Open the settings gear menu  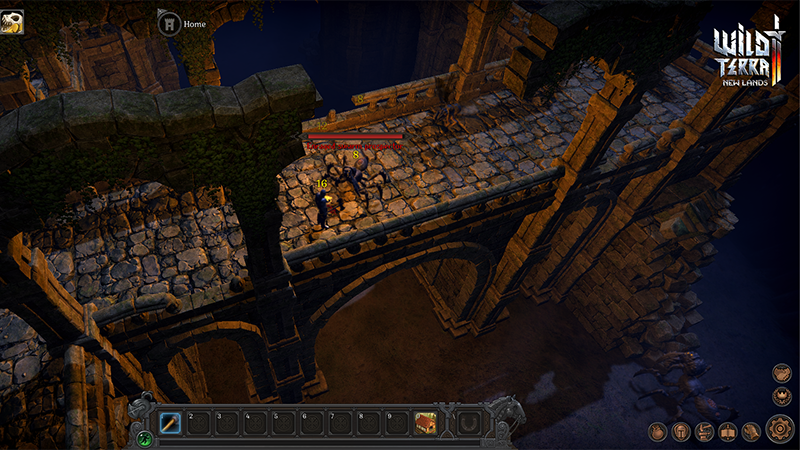(780, 431)
